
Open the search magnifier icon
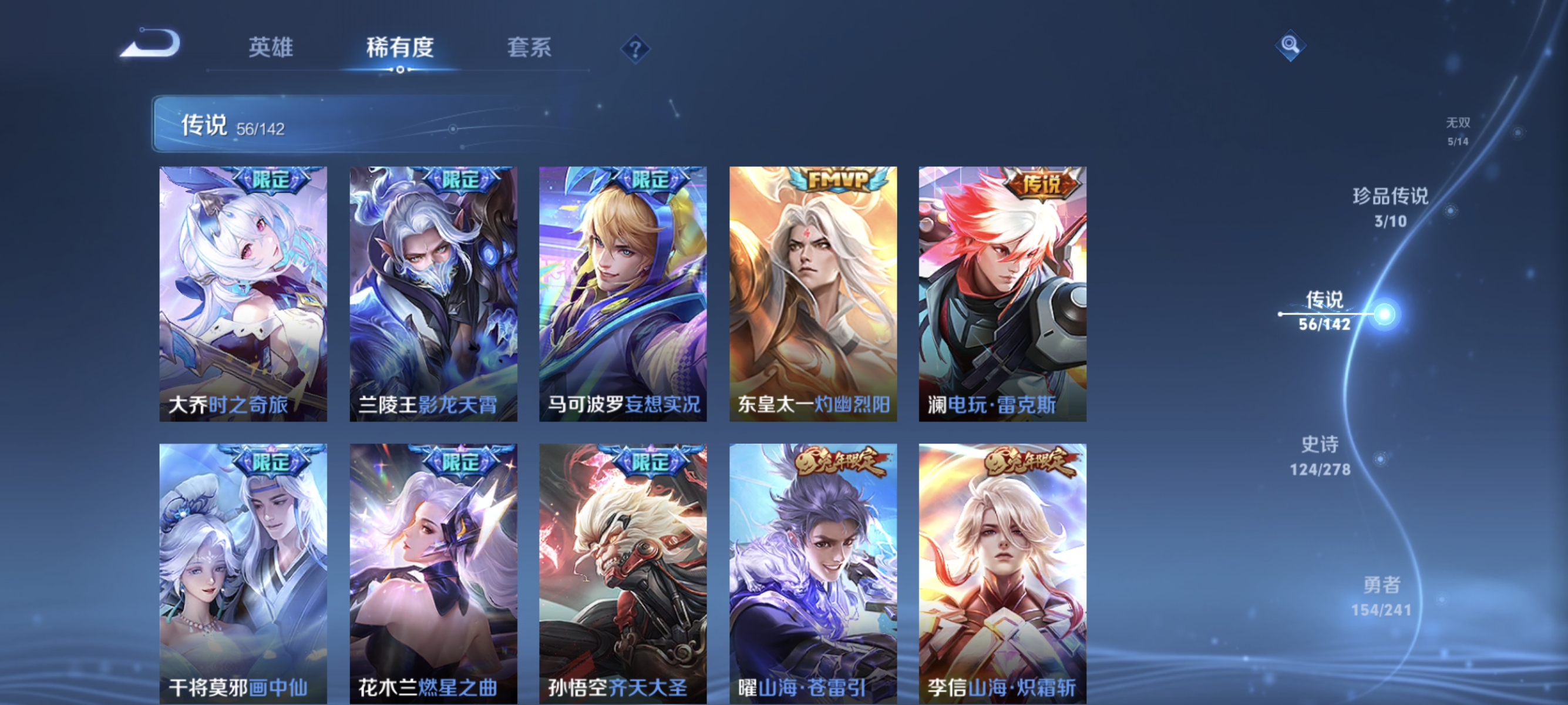(x=1291, y=45)
